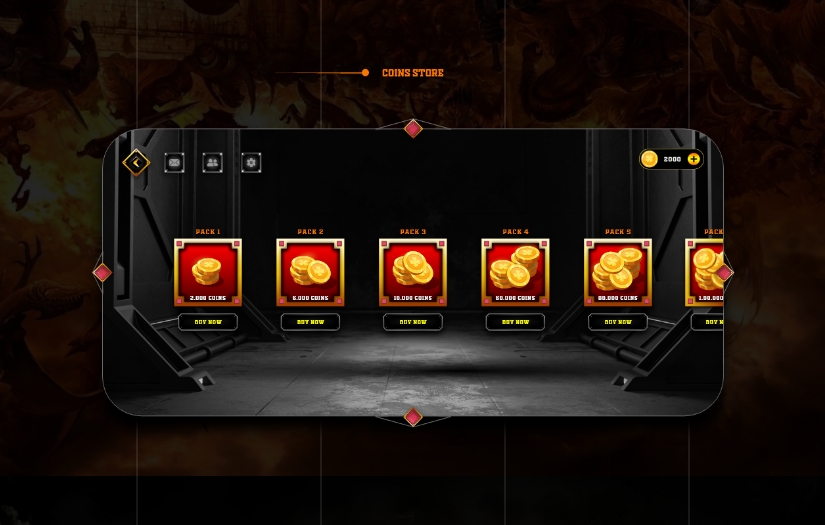This screenshot has height=525, width=825.
Task: Select the Pack 1 2,000 coins tile
Action: coord(208,272)
